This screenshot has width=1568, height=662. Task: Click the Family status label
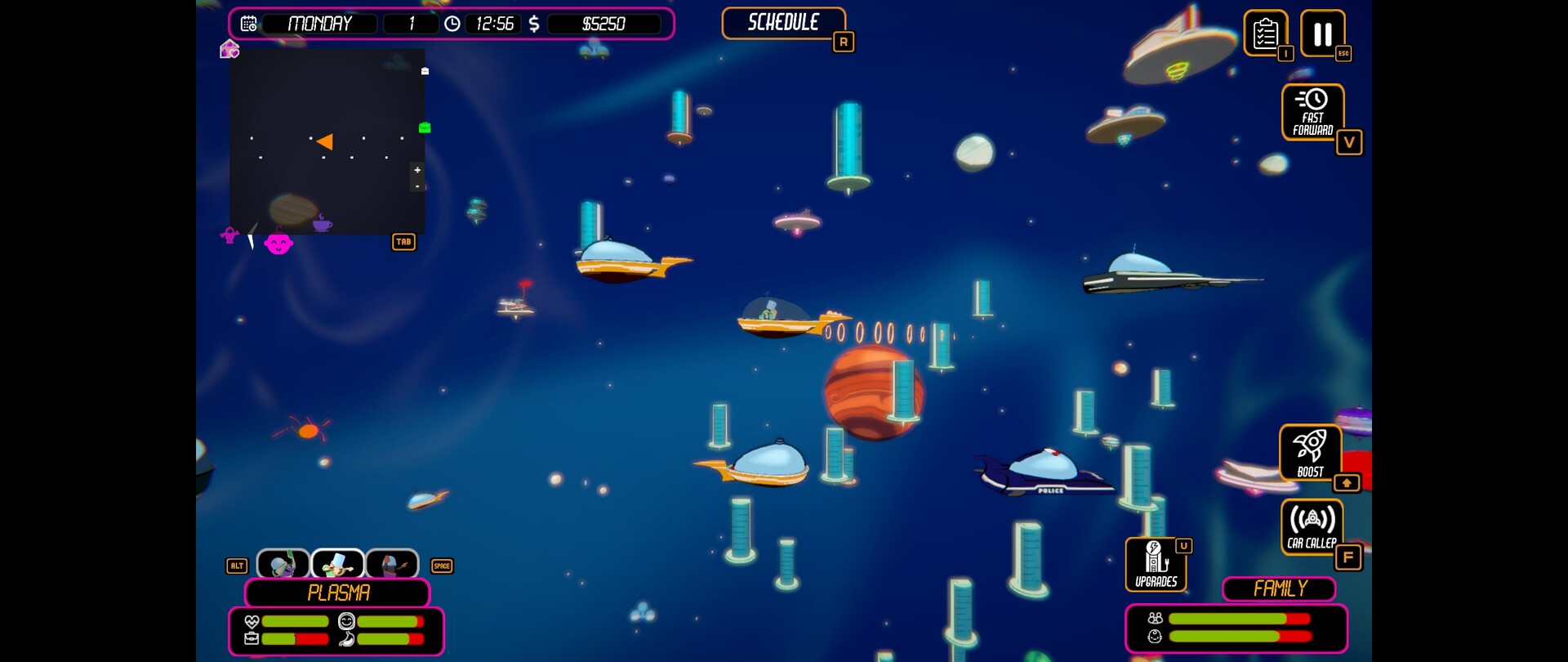pos(1279,588)
